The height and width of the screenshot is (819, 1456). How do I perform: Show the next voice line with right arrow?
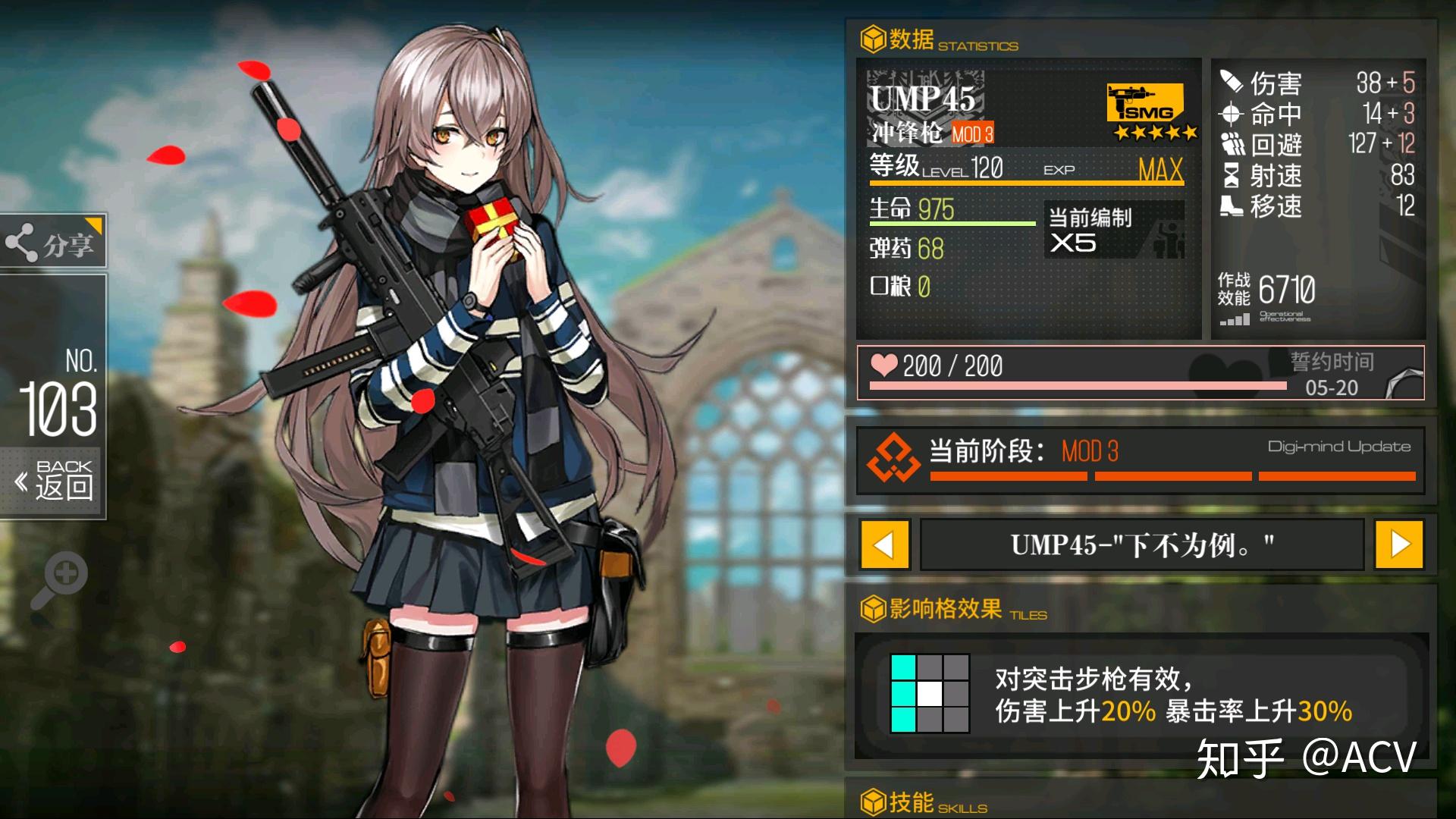(x=1399, y=544)
